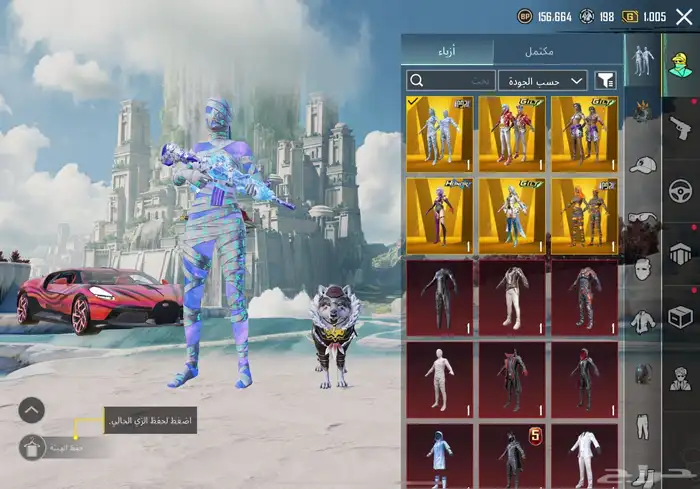
Task: Expand the up-arrow circle button
Action: tap(32, 409)
